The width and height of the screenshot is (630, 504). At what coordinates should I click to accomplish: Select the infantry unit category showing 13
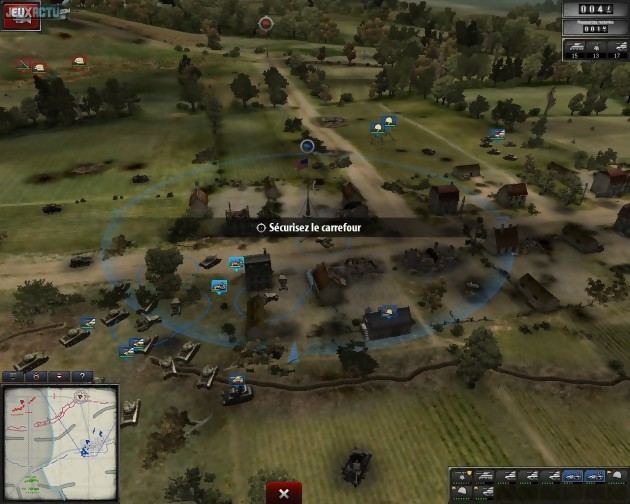[596, 48]
